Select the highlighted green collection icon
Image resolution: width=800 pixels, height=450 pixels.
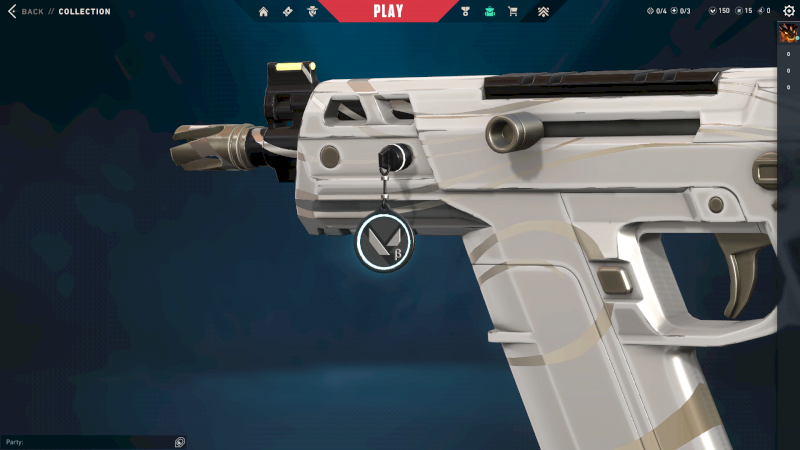click(489, 12)
